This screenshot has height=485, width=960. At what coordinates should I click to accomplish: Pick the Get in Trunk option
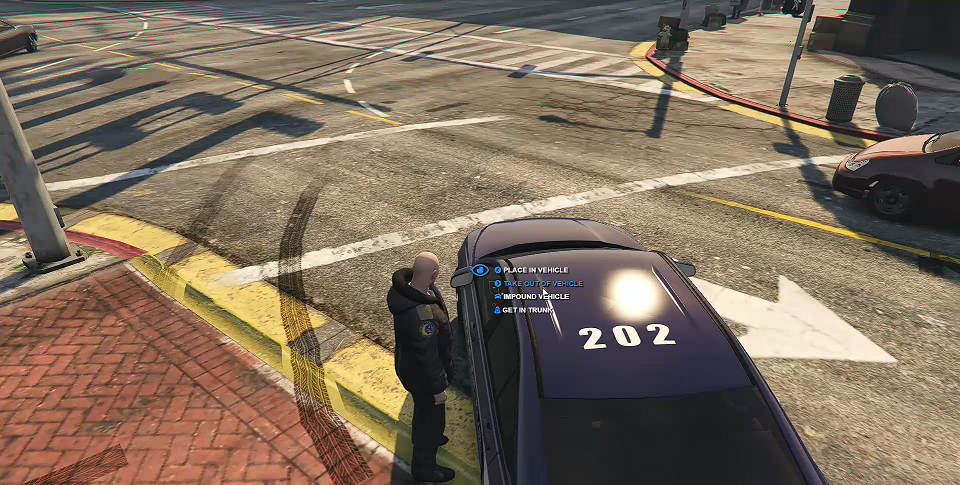(x=527, y=310)
